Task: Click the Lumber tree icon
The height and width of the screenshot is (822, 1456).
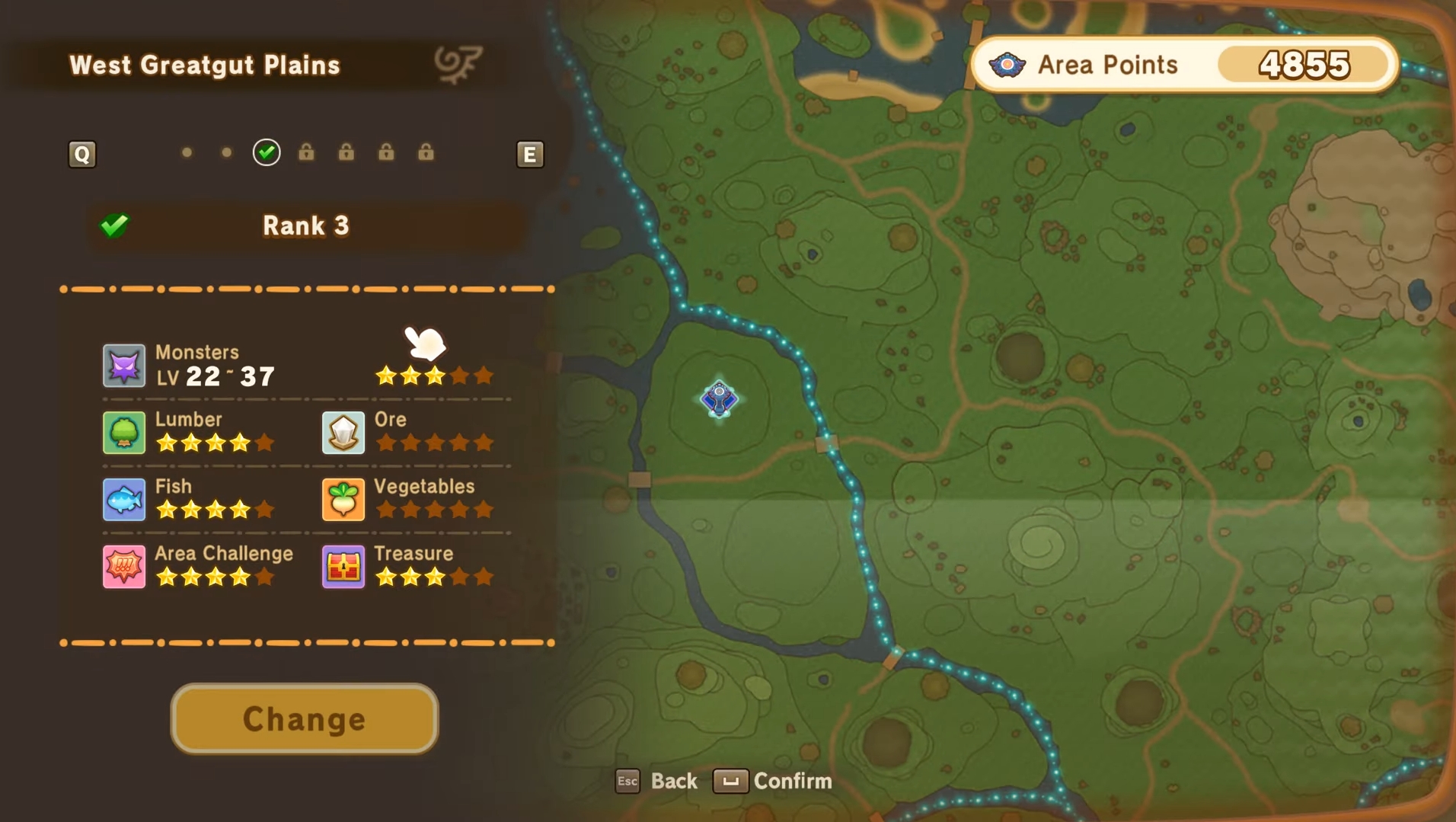Action: (x=124, y=432)
